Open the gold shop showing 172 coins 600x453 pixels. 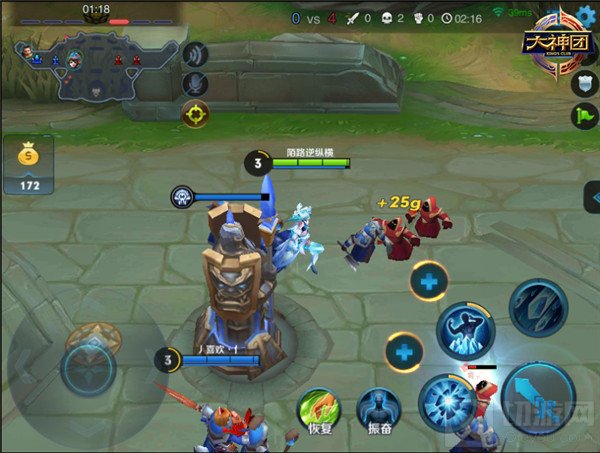point(28,166)
